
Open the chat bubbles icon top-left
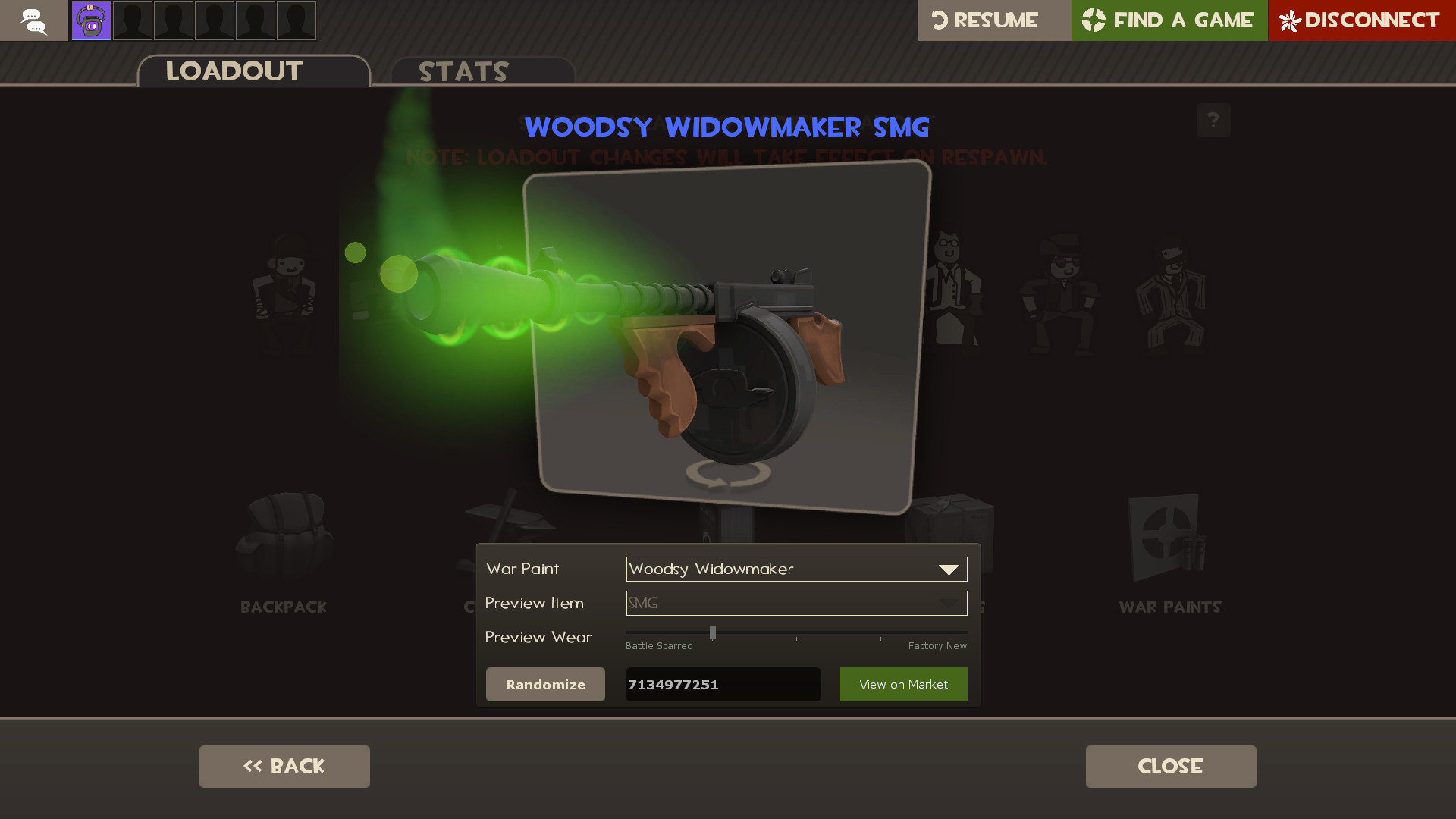tap(34, 20)
